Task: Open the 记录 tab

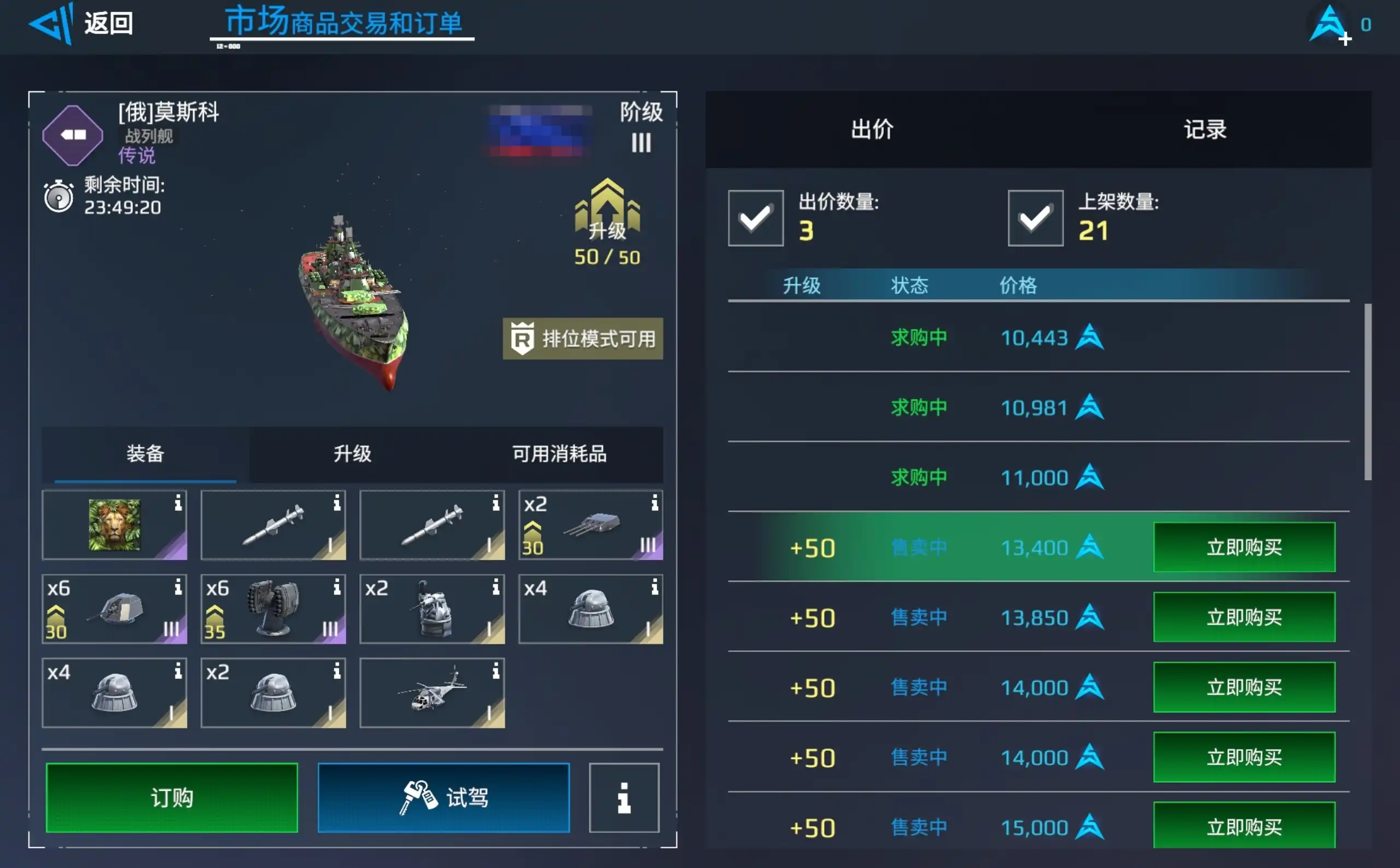Action: [x=1204, y=130]
